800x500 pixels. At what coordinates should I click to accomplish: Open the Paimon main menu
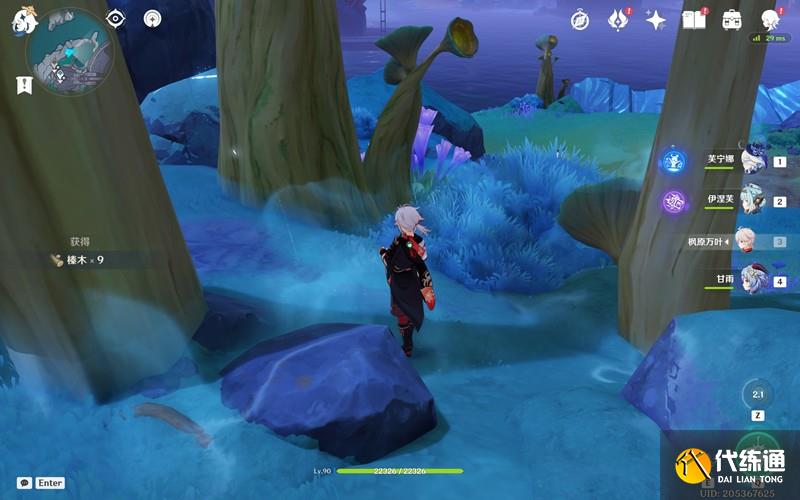tap(24, 20)
